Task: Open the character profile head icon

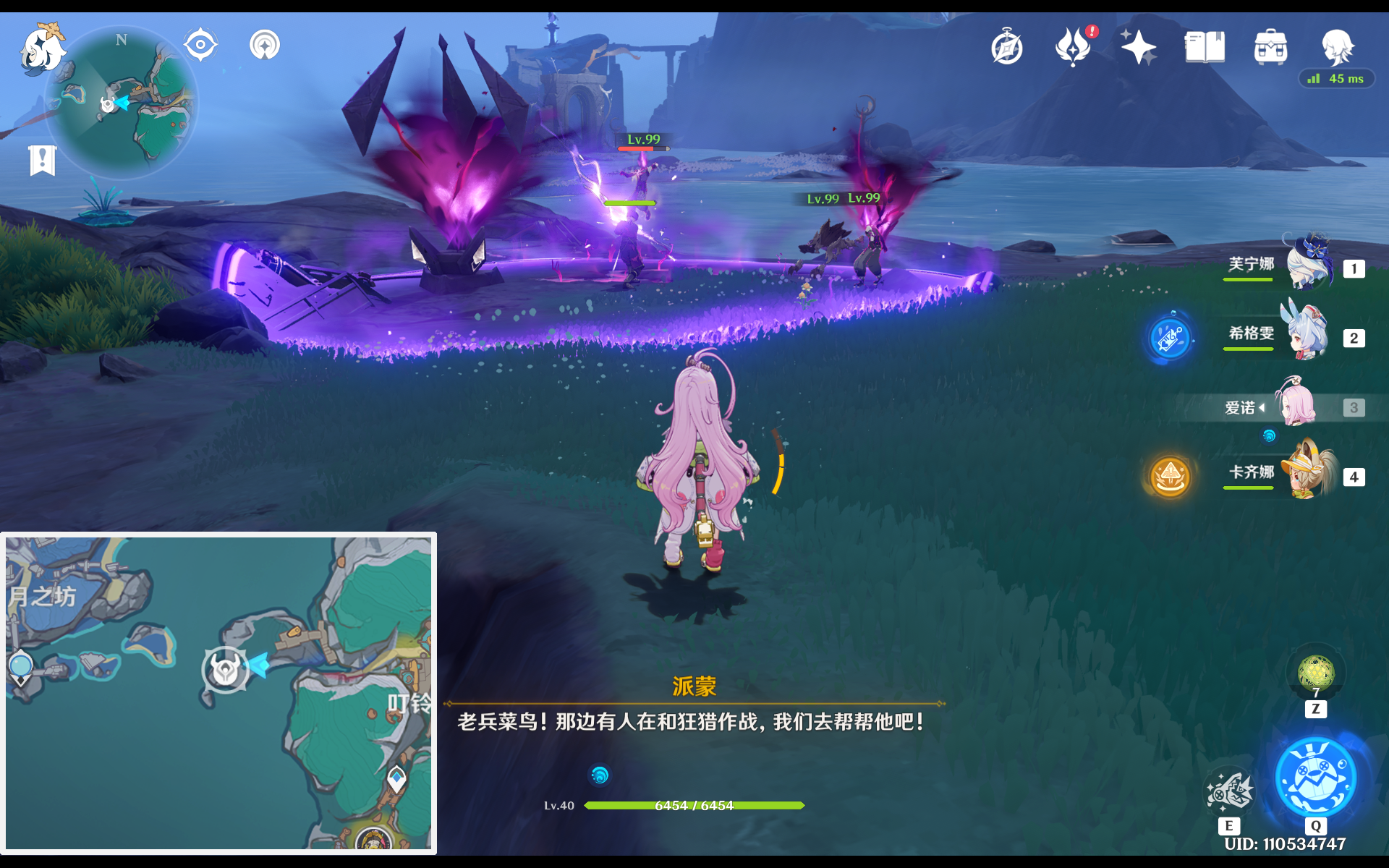Action: tap(1337, 48)
